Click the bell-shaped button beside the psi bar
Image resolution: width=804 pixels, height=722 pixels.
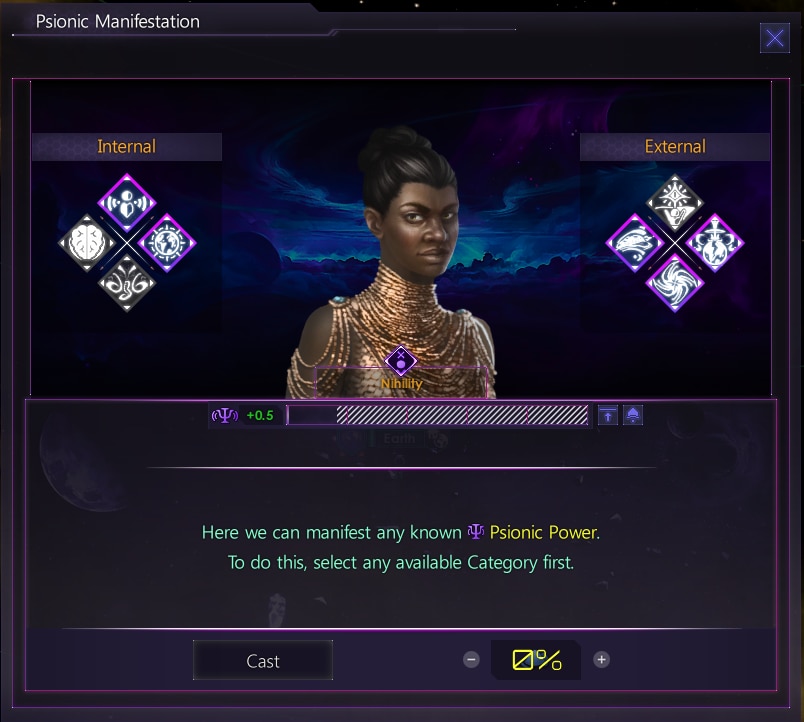click(633, 416)
